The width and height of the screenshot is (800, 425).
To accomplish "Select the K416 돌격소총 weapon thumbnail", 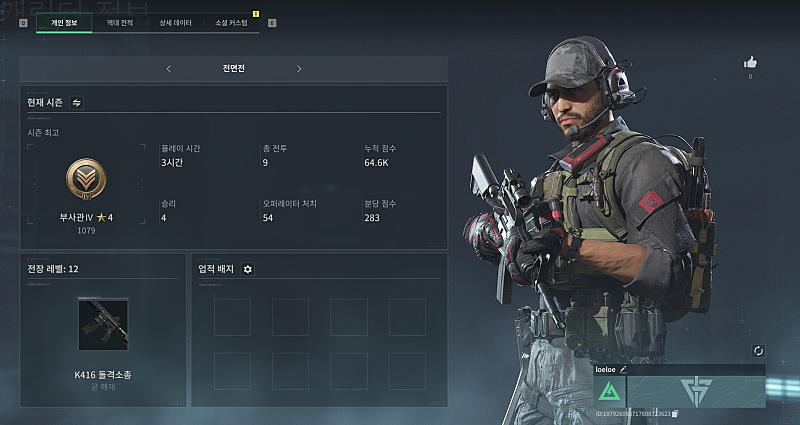I will pos(103,324).
